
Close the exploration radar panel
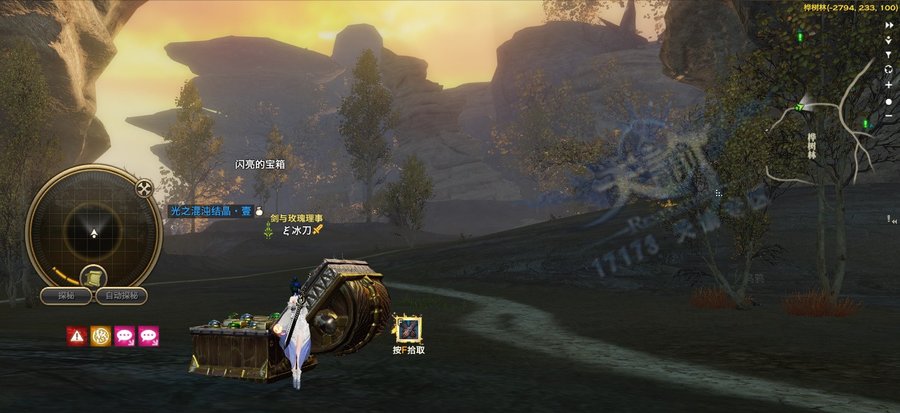click(145, 187)
